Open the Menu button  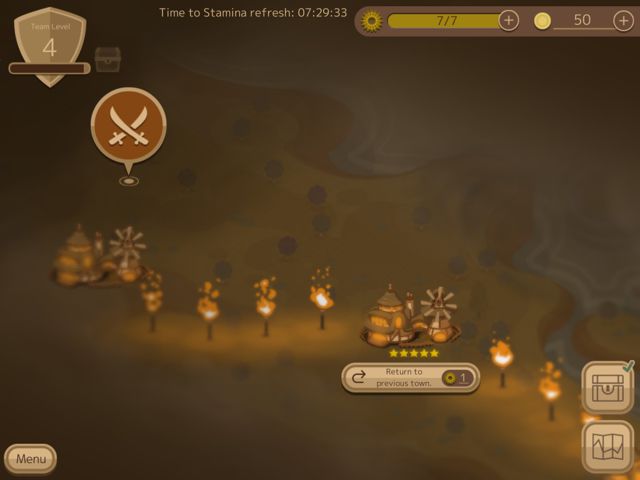30,459
